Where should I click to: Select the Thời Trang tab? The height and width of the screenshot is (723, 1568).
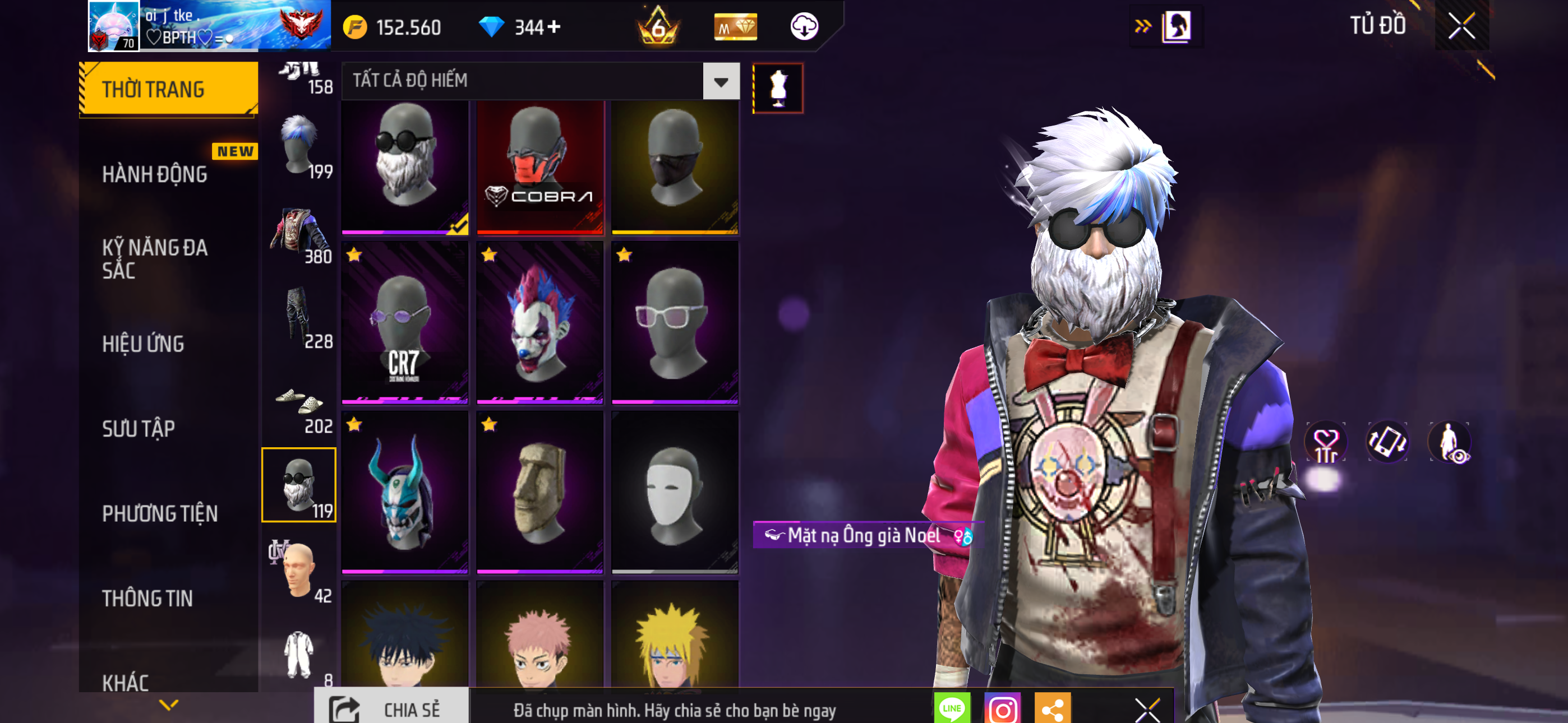pos(168,89)
